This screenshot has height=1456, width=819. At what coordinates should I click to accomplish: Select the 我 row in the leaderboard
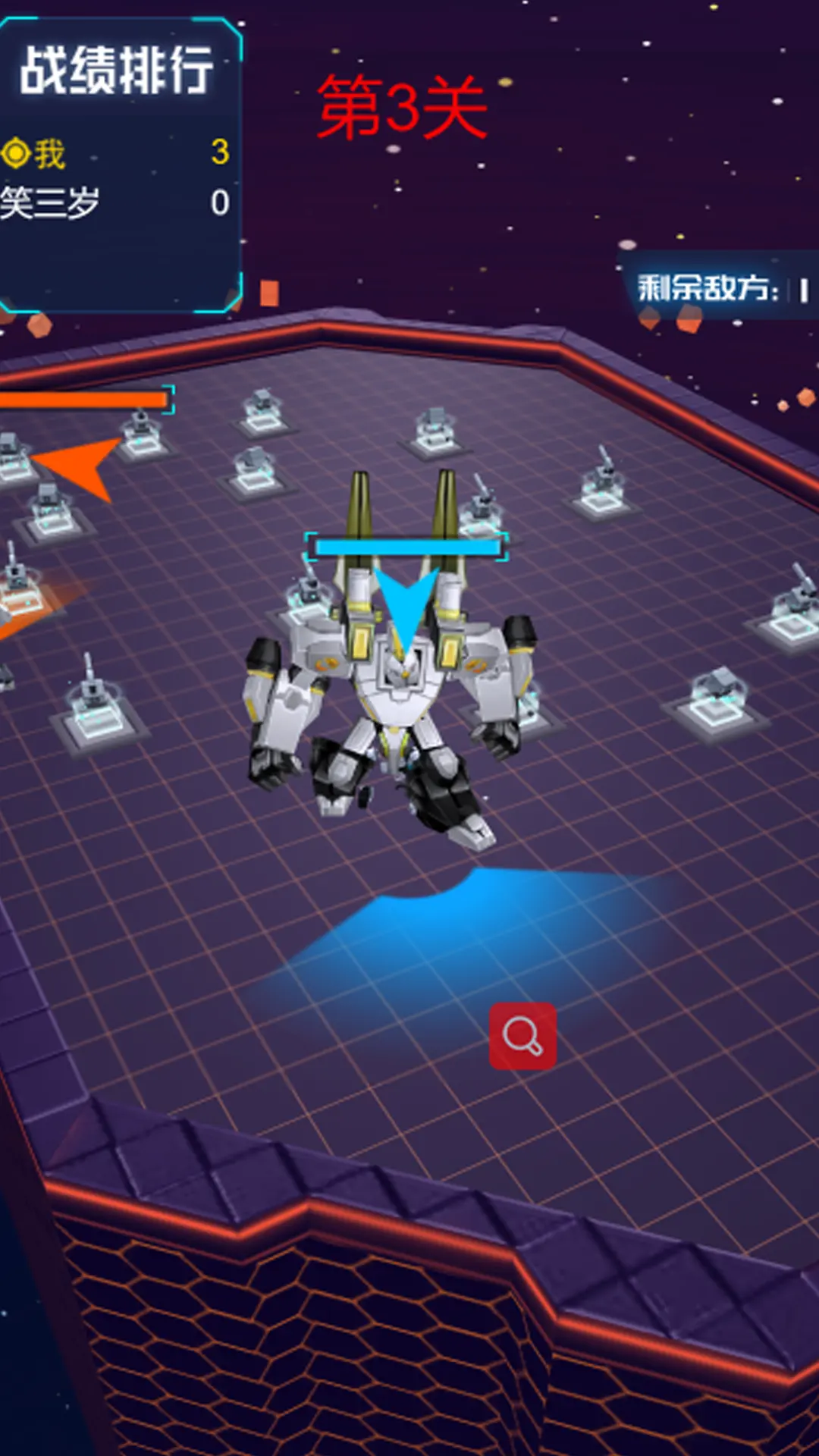click(x=114, y=153)
